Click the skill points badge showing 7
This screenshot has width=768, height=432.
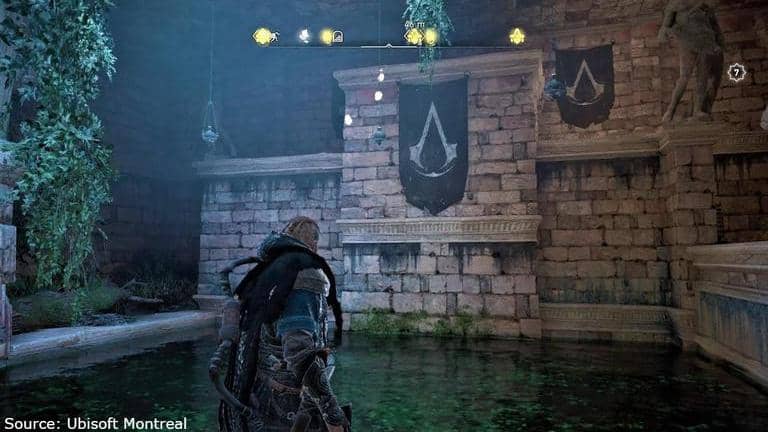tap(736, 72)
